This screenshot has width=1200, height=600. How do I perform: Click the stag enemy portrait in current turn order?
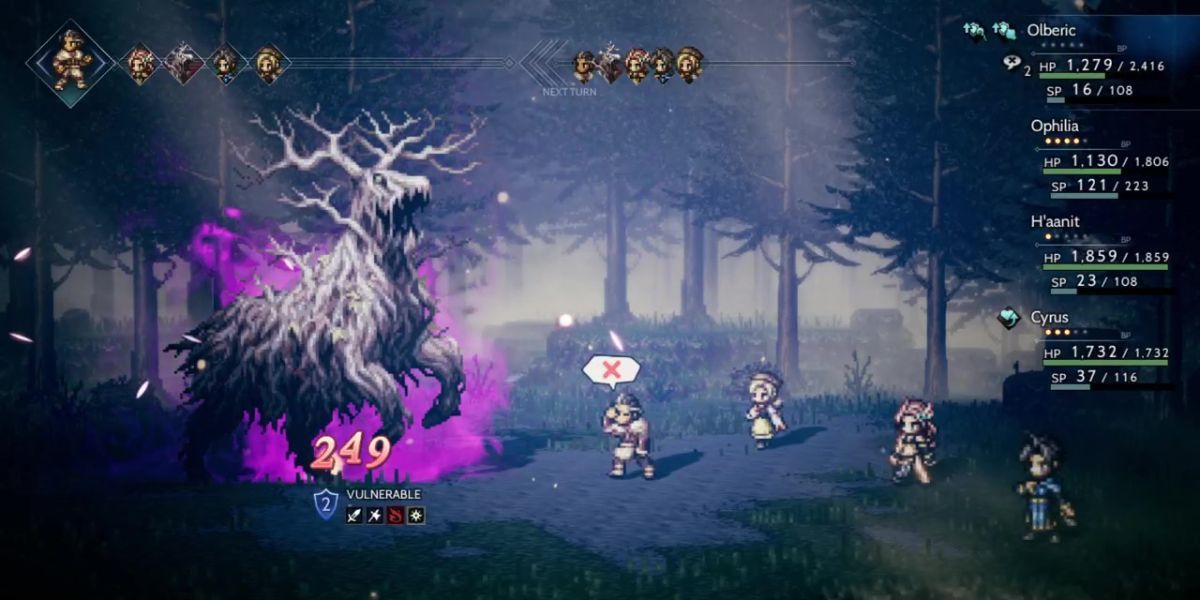tap(183, 64)
